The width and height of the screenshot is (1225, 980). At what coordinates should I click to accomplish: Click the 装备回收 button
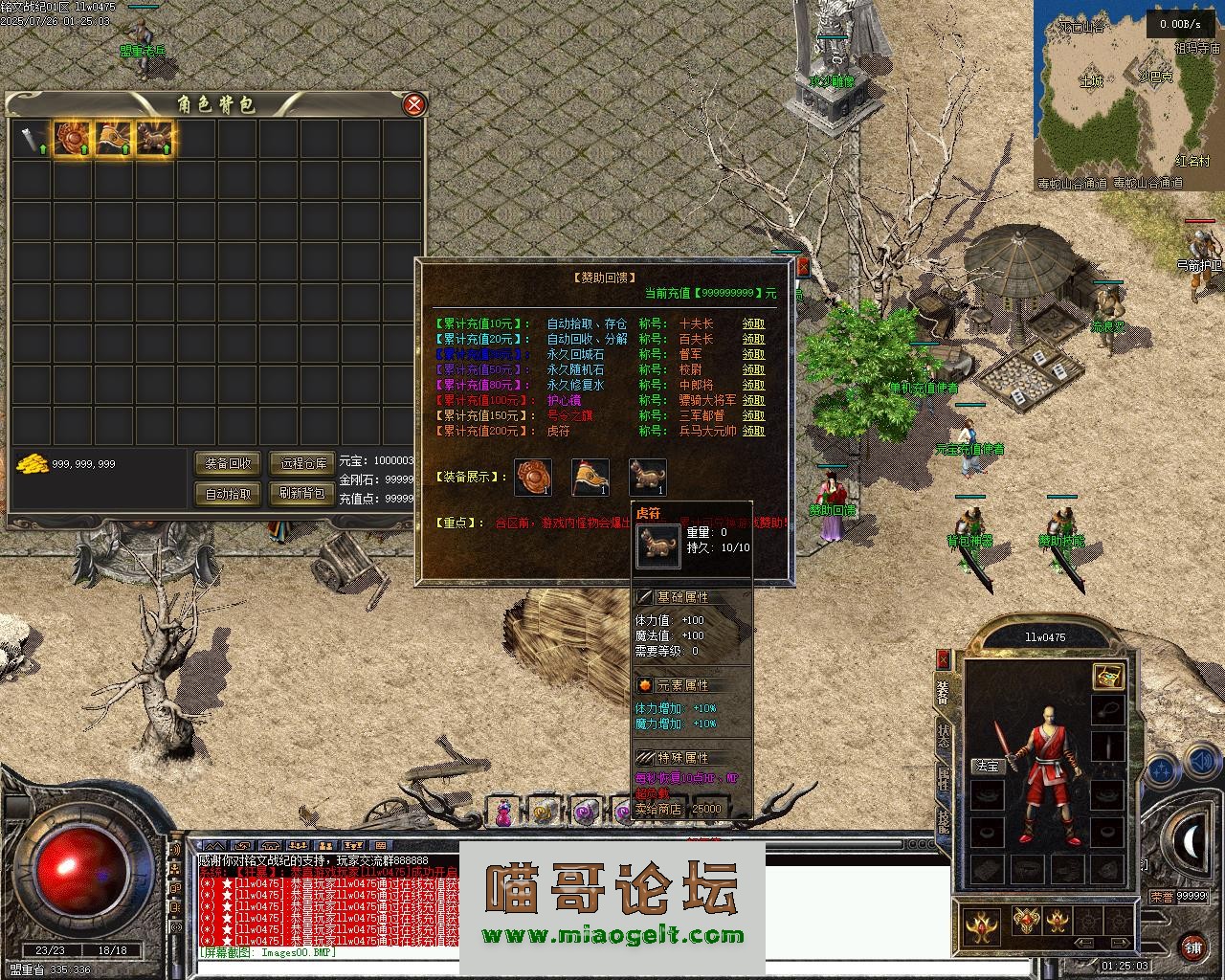tap(228, 463)
